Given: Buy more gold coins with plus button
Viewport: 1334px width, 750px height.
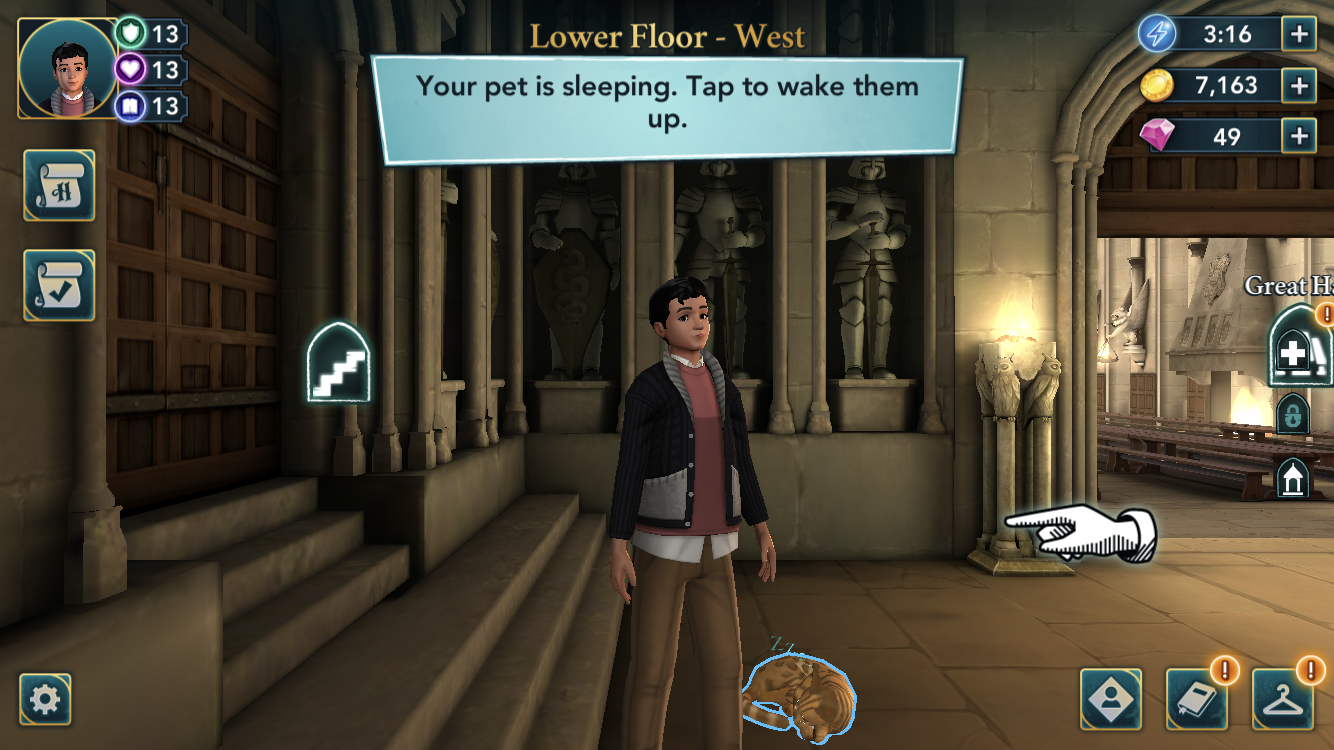Looking at the screenshot, I should [1299, 85].
